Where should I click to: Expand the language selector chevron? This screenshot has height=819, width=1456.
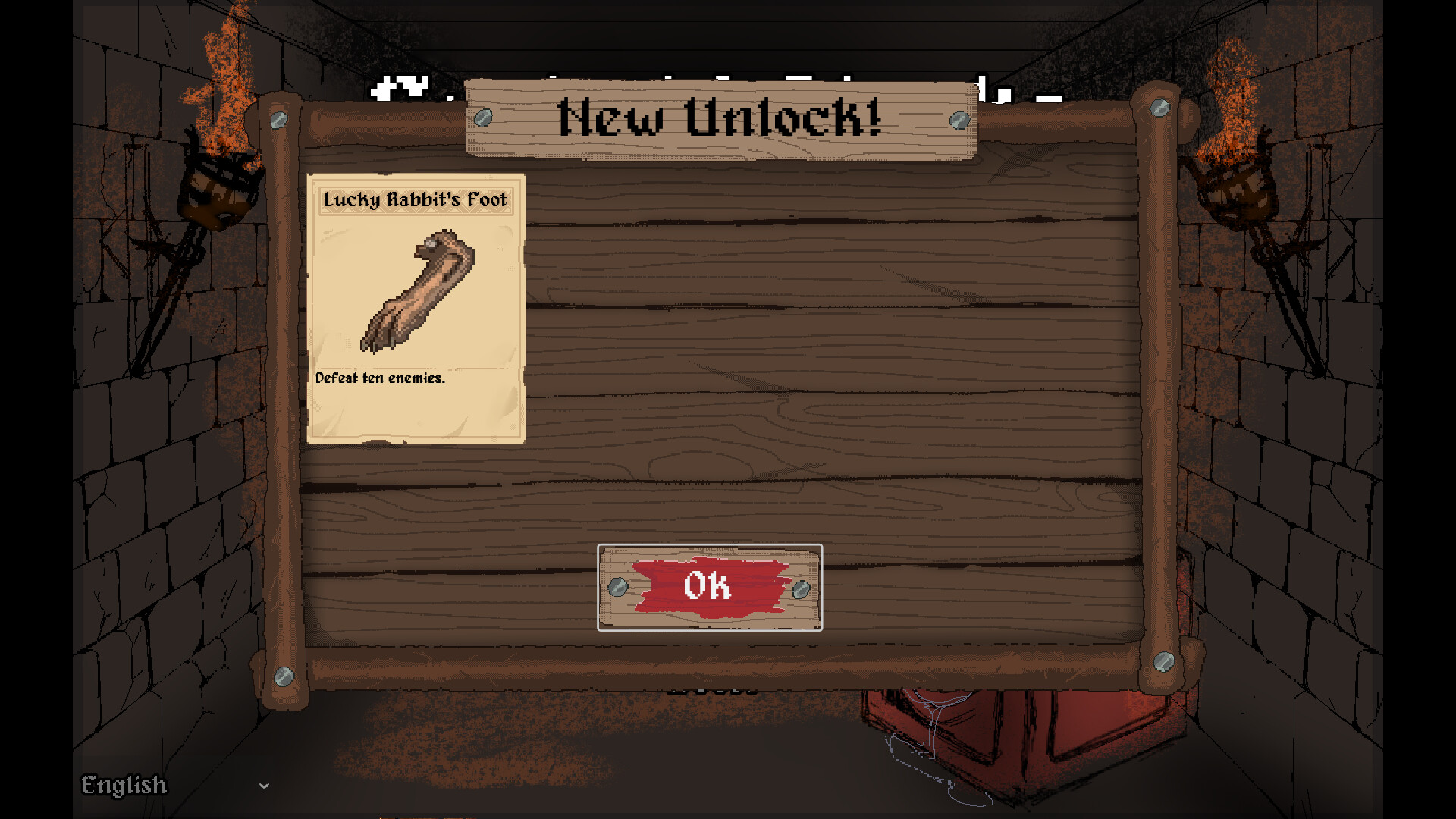point(265,786)
